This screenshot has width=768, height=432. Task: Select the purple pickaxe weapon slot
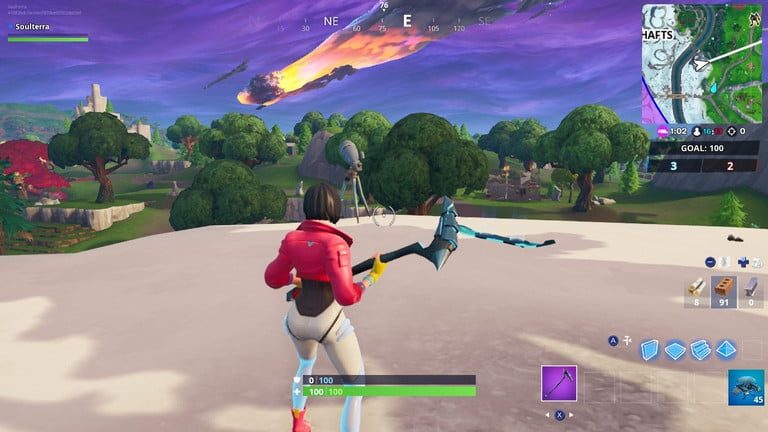(559, 383)
